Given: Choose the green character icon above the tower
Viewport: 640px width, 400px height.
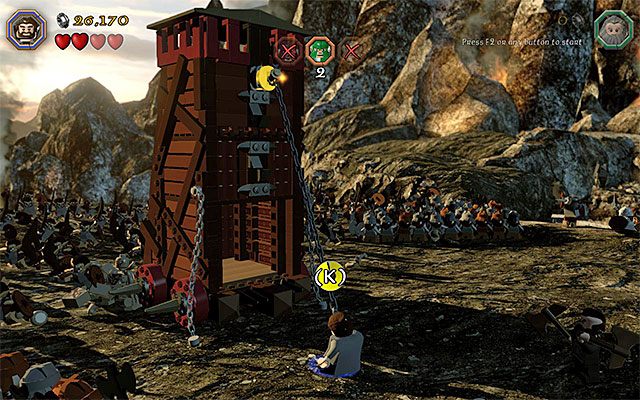Looking at the screenshot, I should (320, 49).
